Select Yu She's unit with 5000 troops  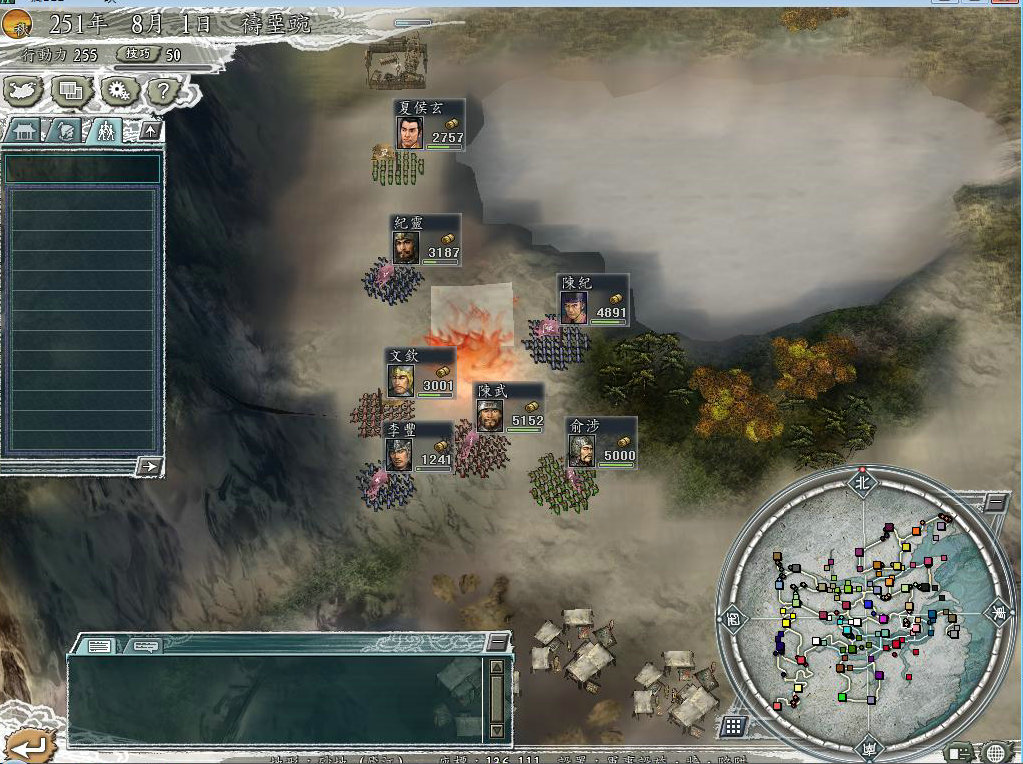(x=600, y=443)
